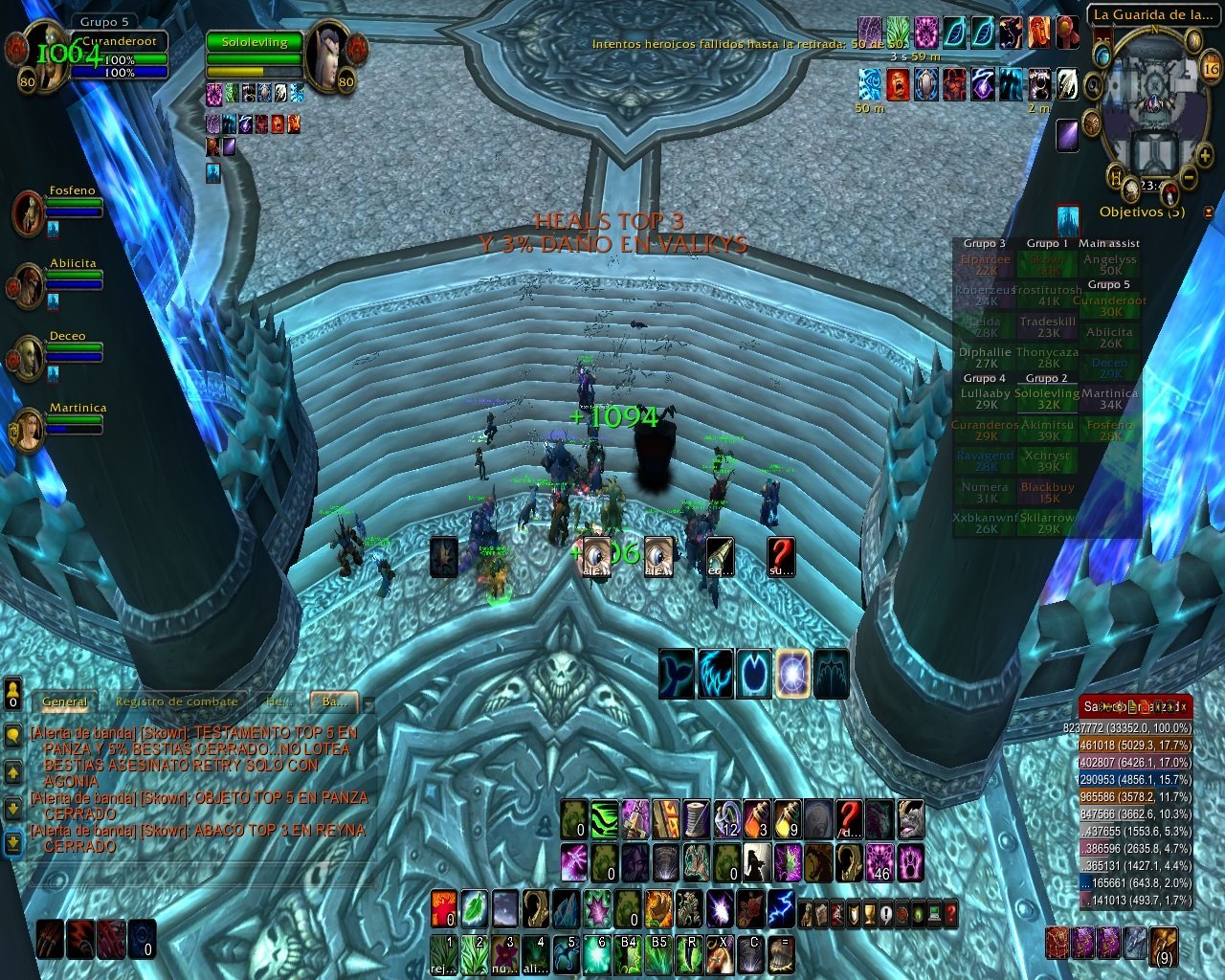Select party member Martinica's portrait
Image resolution: width=1225 pixels, height=980 pixels.
pyautogui.click(x=28, y=431)
